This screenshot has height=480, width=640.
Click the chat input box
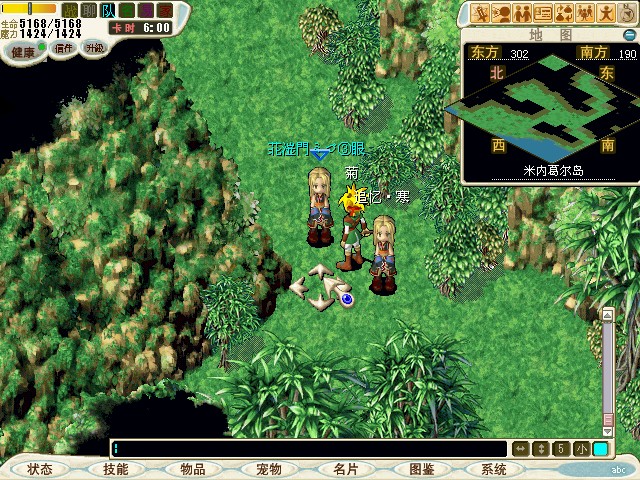(x=310, y=449)
